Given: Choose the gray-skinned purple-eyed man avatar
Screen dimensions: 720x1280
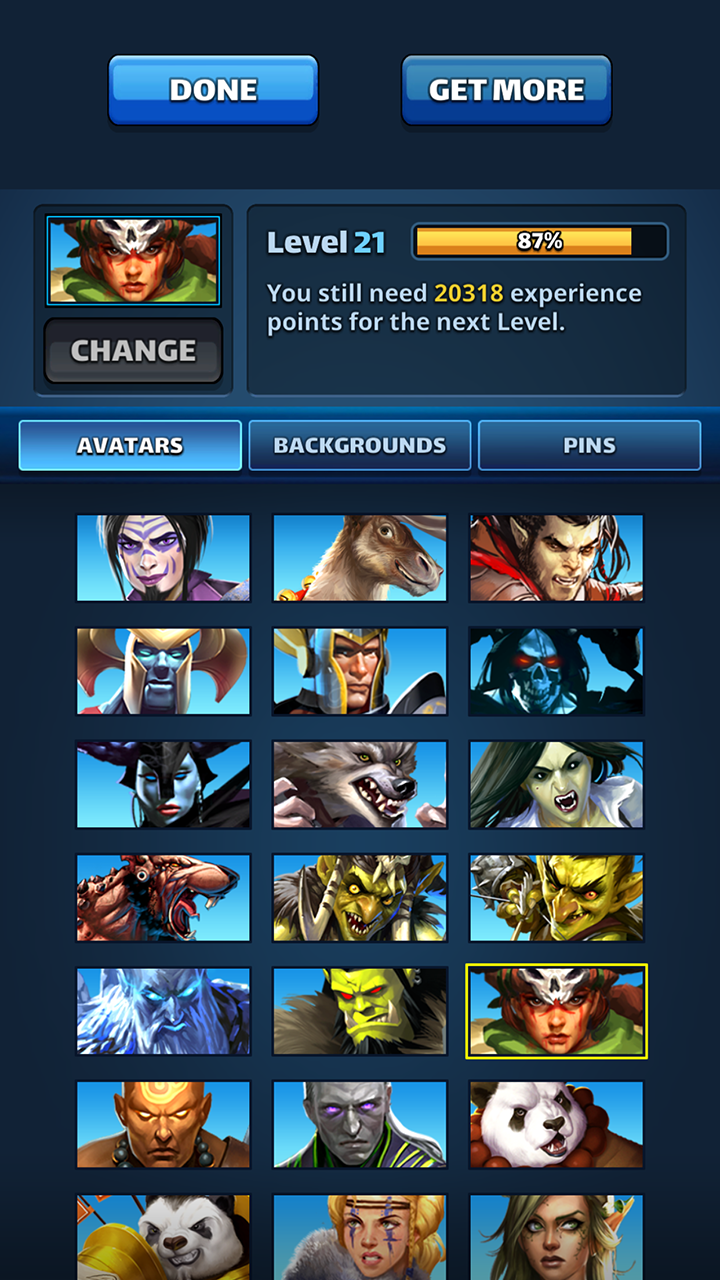Looking at the screenshot, I should coord(360,1124).
